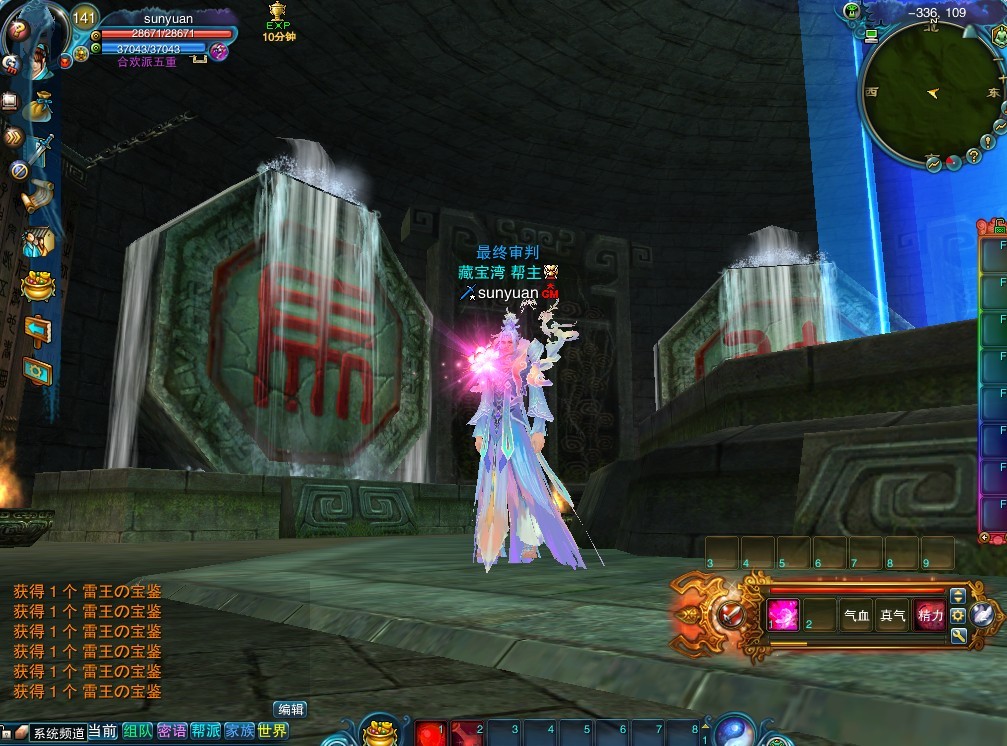Open the money pouch bag icon
This screenshot has height=746, width=1007.
(x=41, y=105)
